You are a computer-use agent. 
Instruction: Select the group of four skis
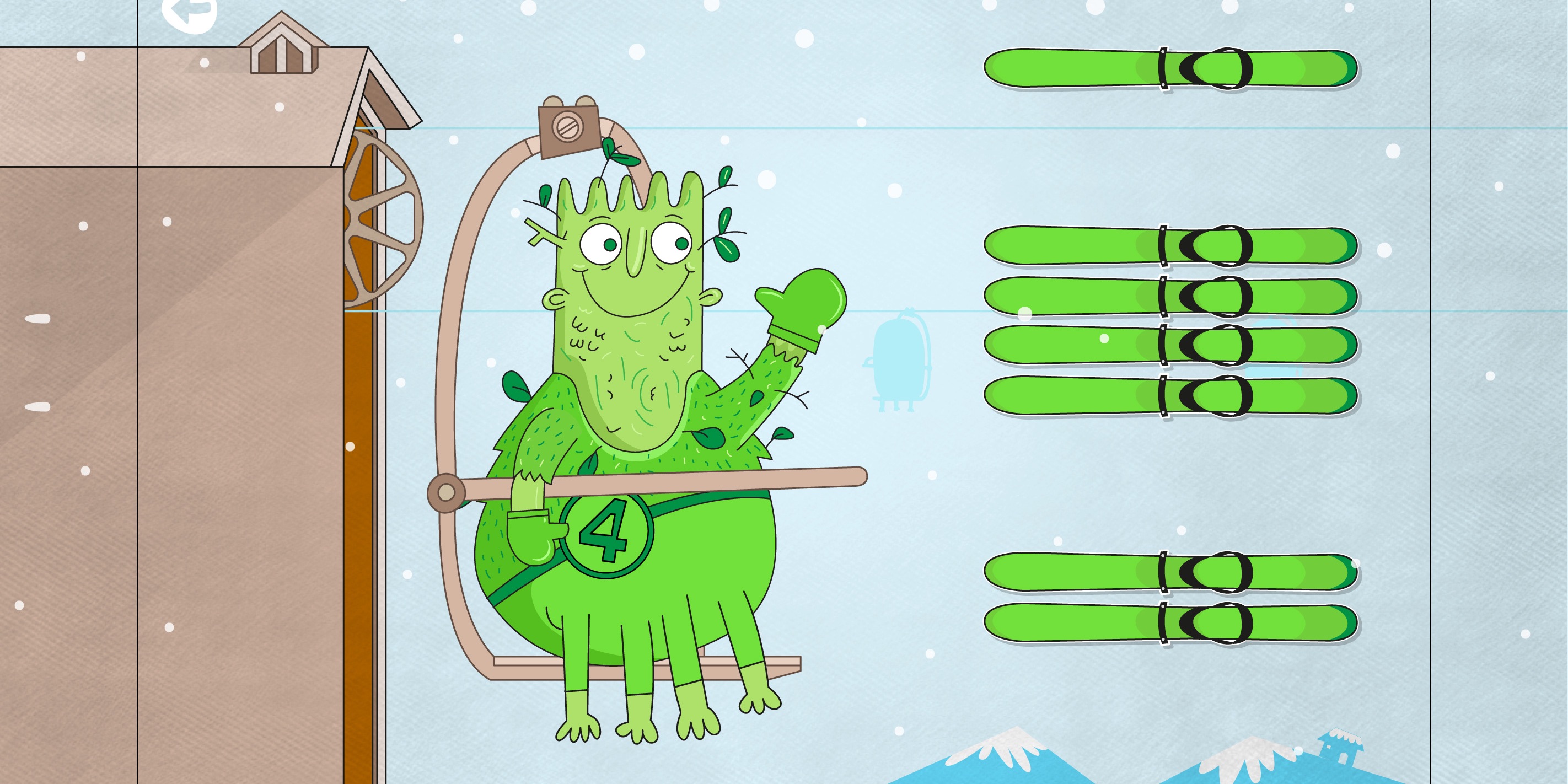[x=1170, y=320]
